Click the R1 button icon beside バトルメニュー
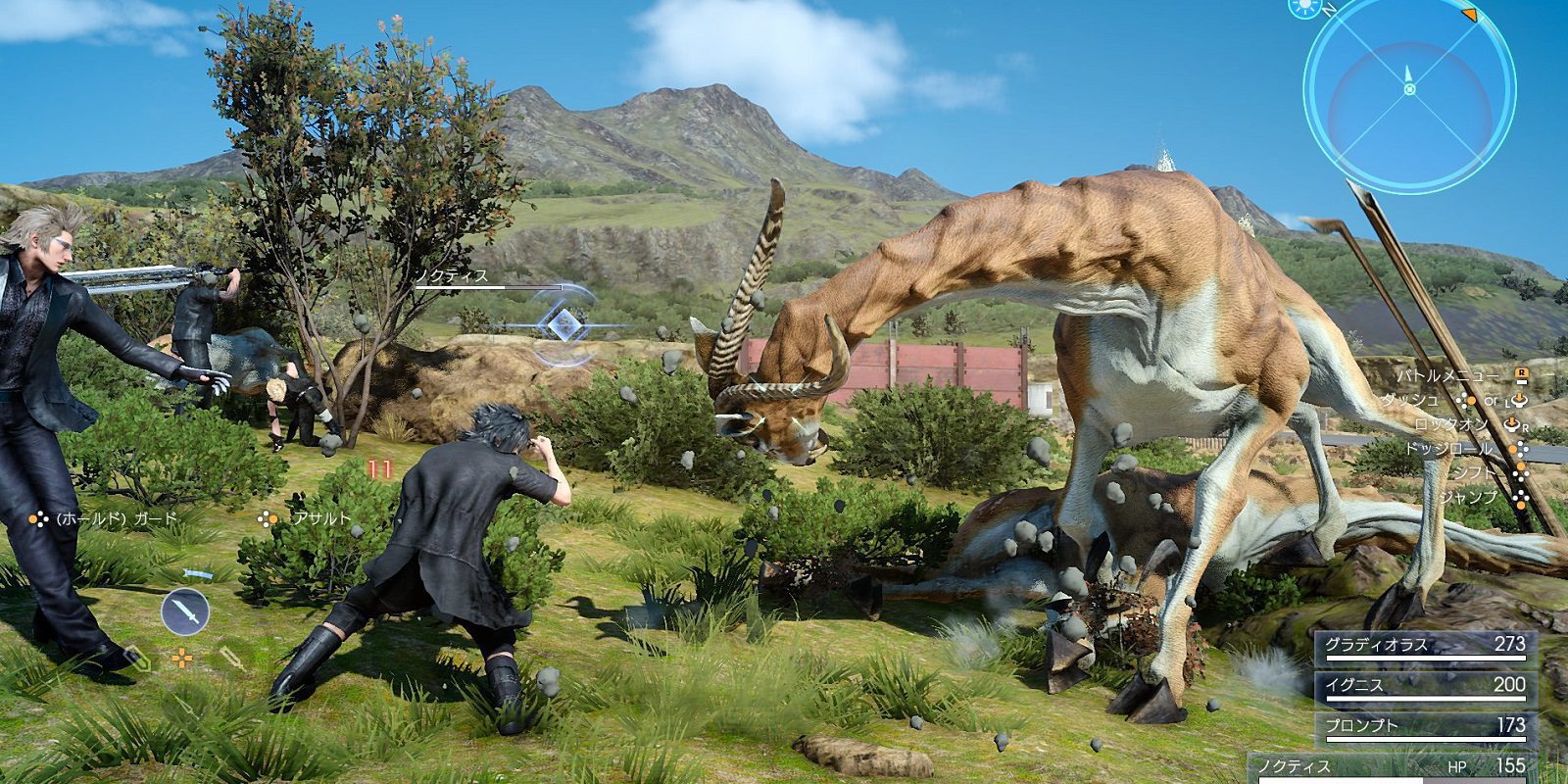1568x784 pixels. click(x=1521, y=373)
